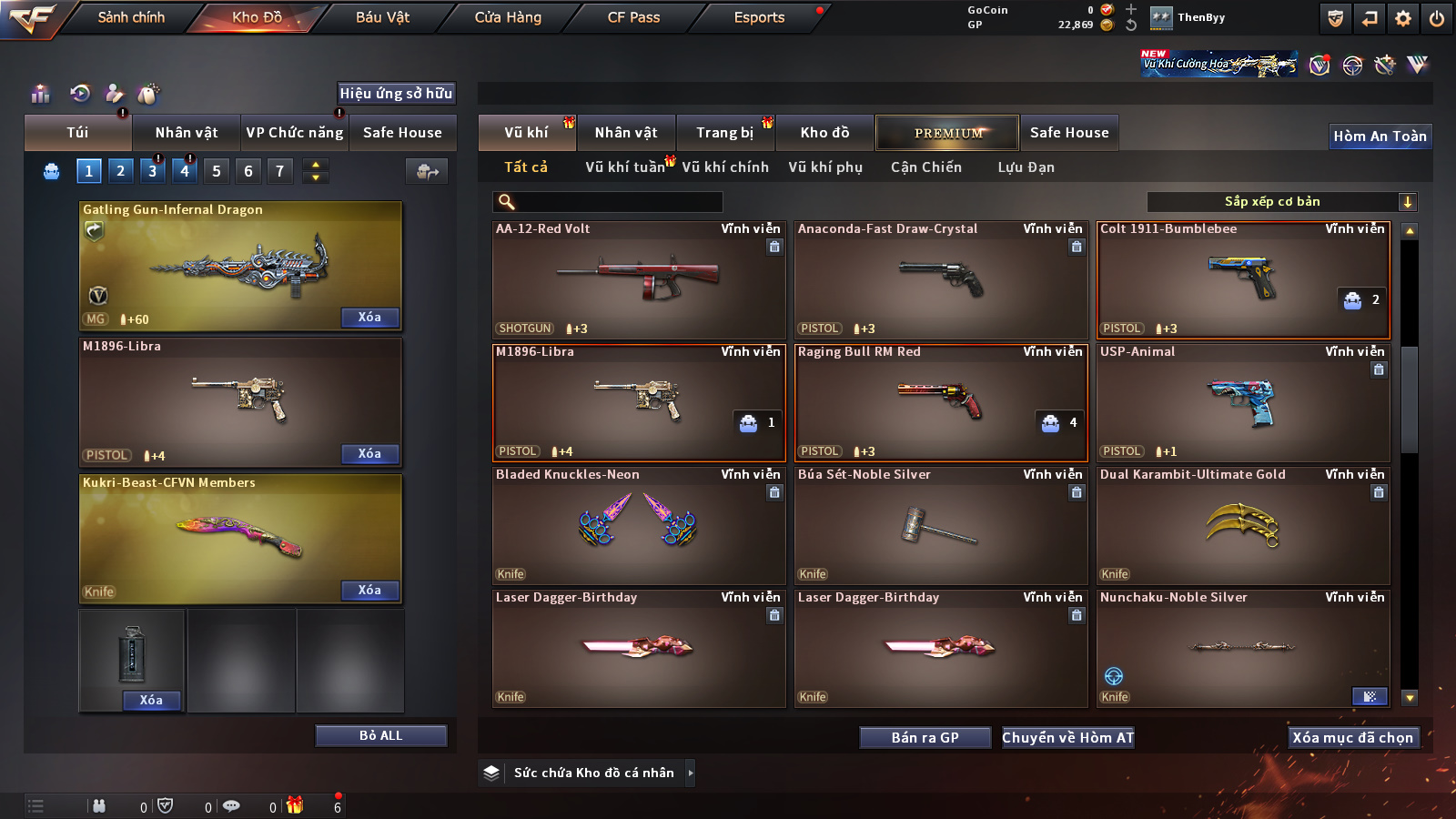The image size is (1456, 819).
Task: Open the Esports menu
Action: click(759, 17)
